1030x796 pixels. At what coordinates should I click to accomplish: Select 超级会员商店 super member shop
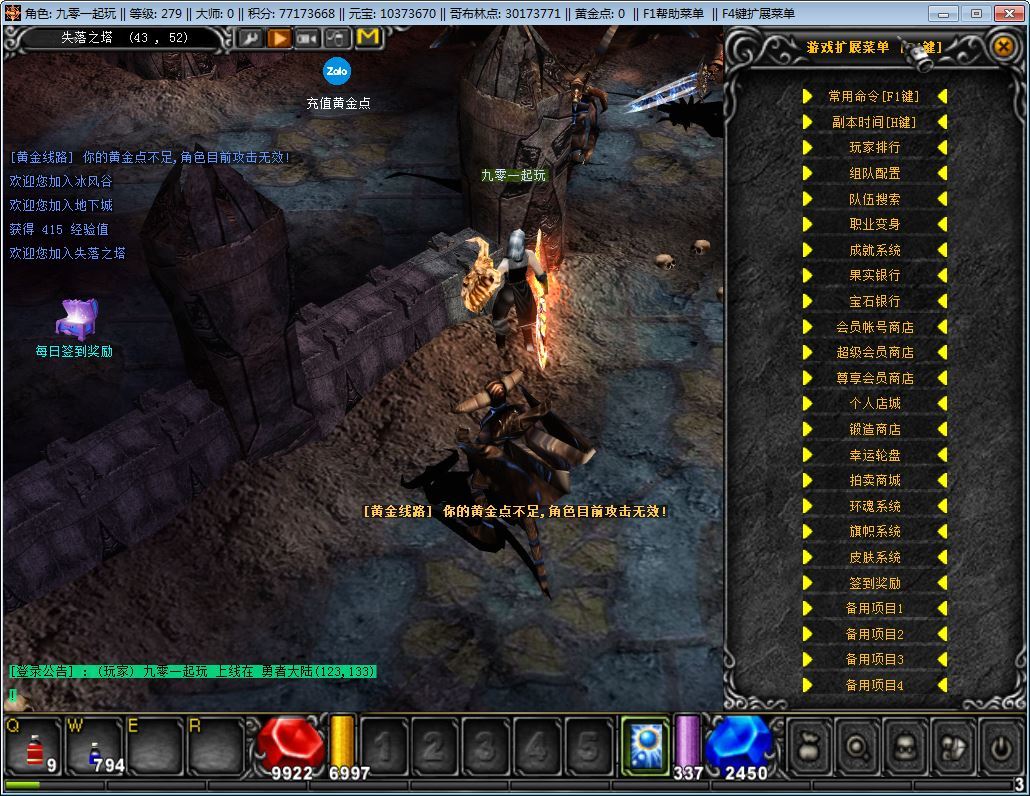click(874, 352)
